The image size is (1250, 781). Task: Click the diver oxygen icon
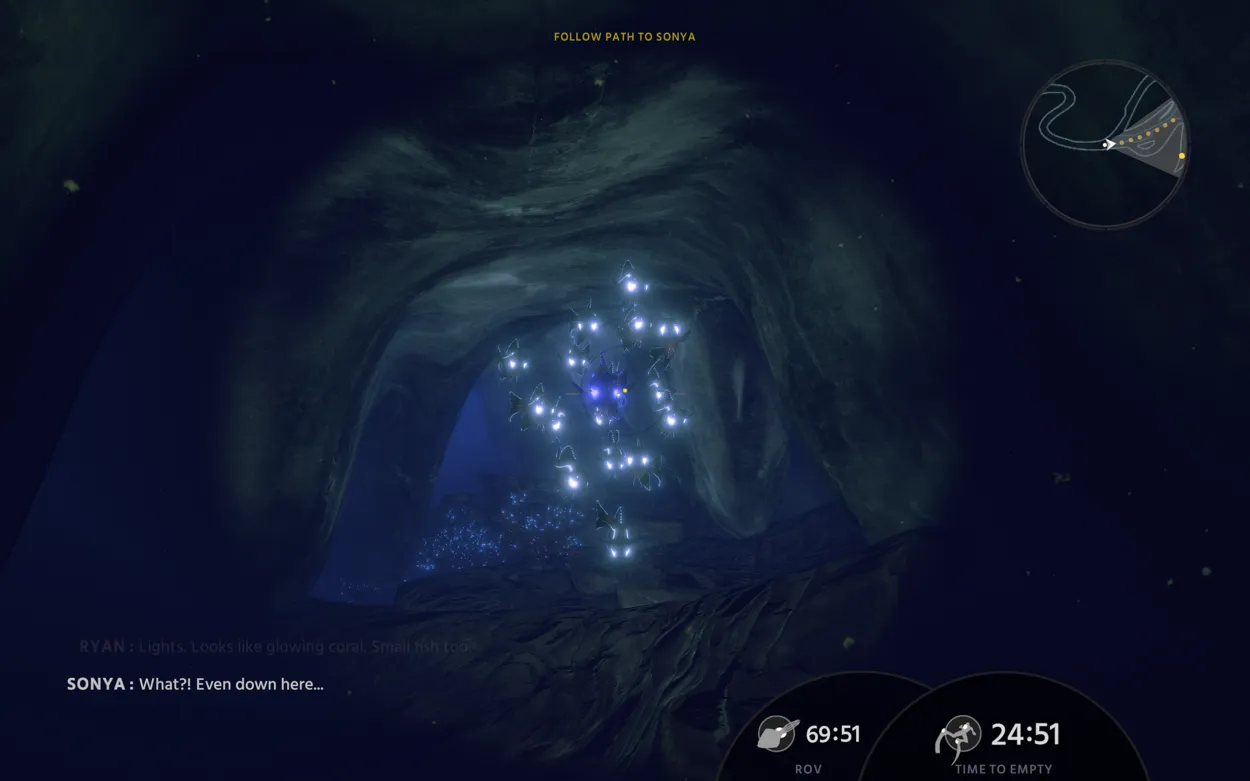point(958,736)
